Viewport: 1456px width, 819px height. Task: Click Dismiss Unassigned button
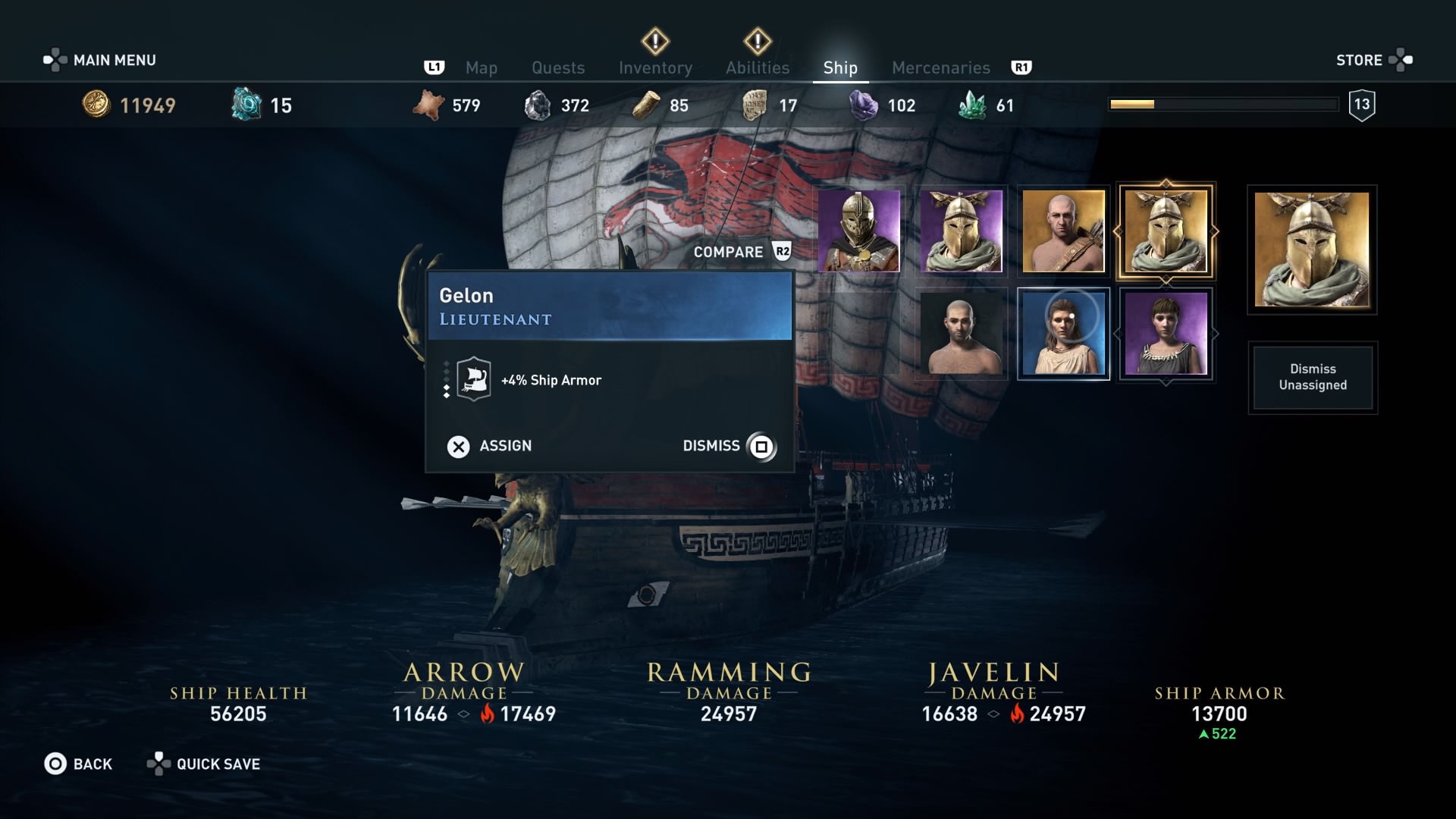1313,378
